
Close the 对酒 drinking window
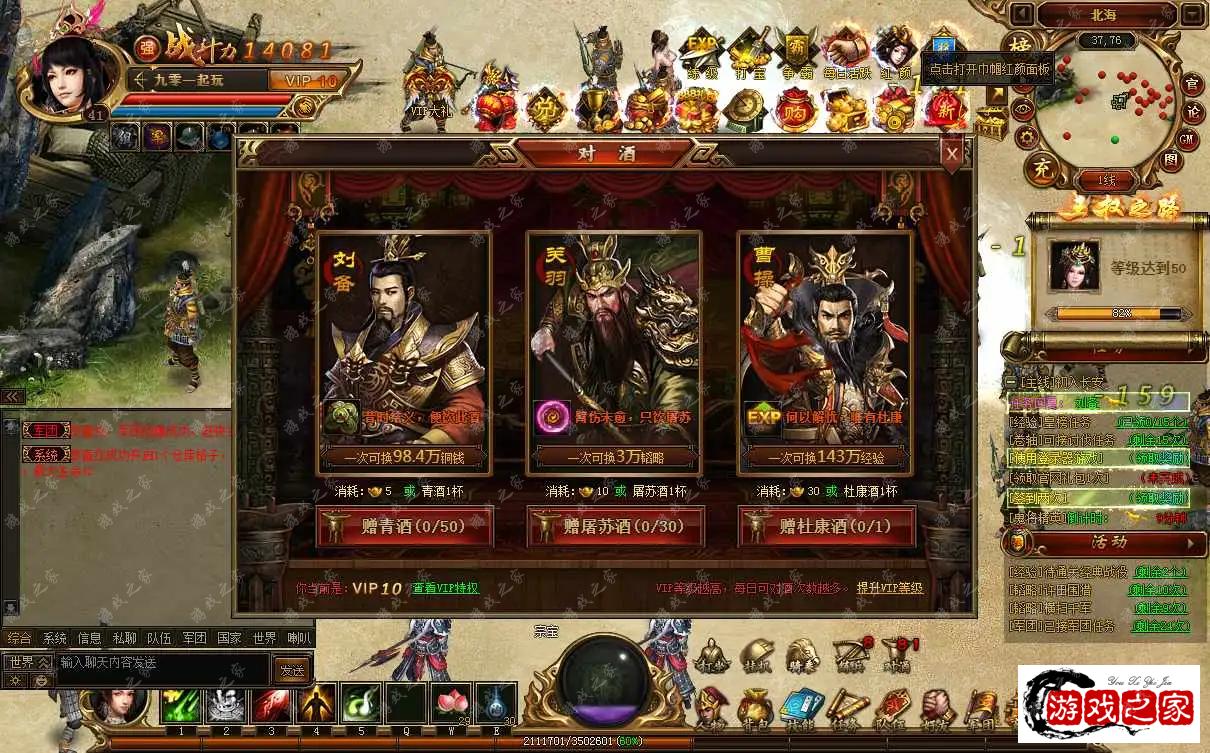tap(952, 153)
